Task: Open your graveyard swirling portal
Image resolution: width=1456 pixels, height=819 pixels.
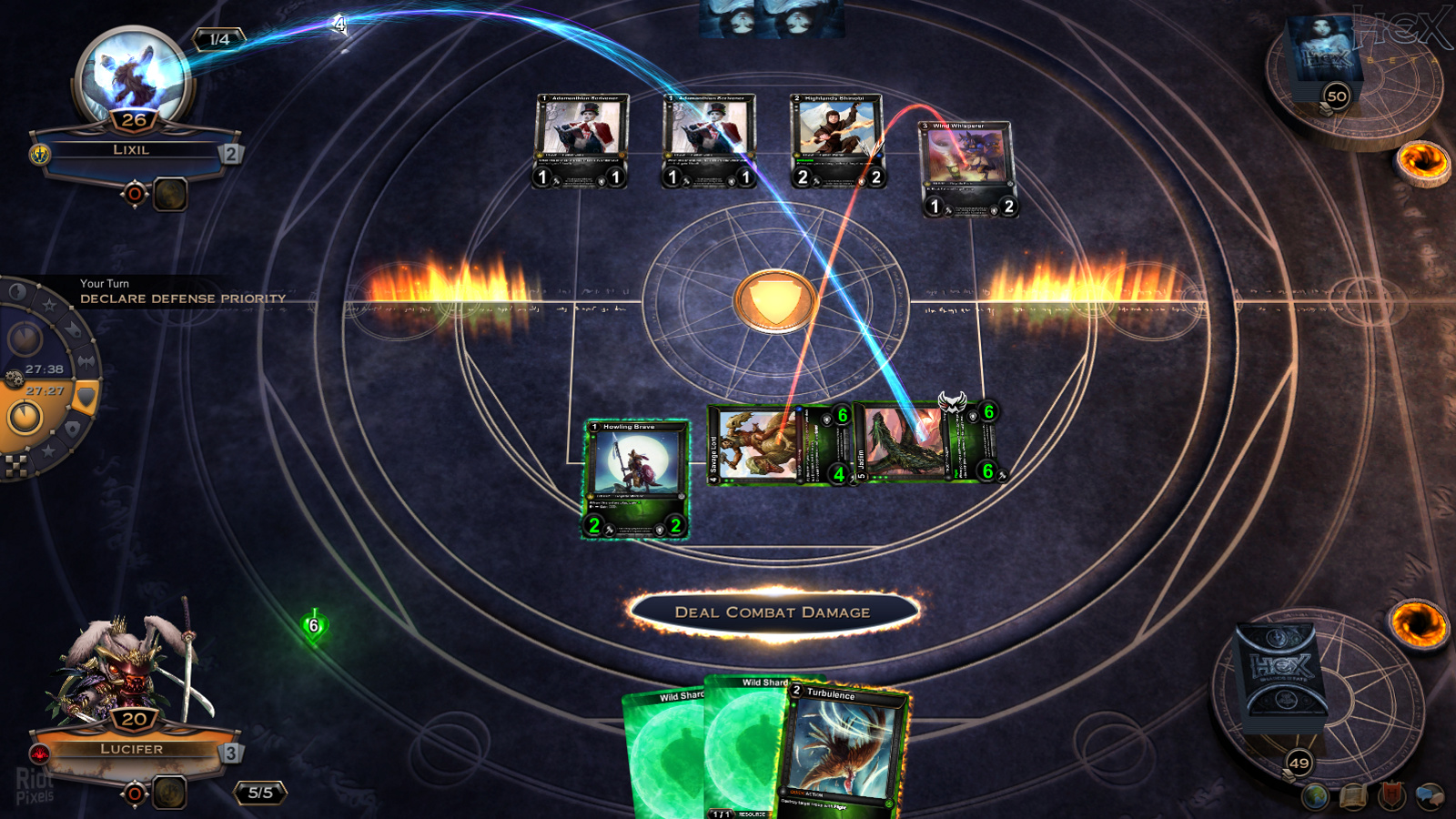Action: click(x=1418, y=622)
